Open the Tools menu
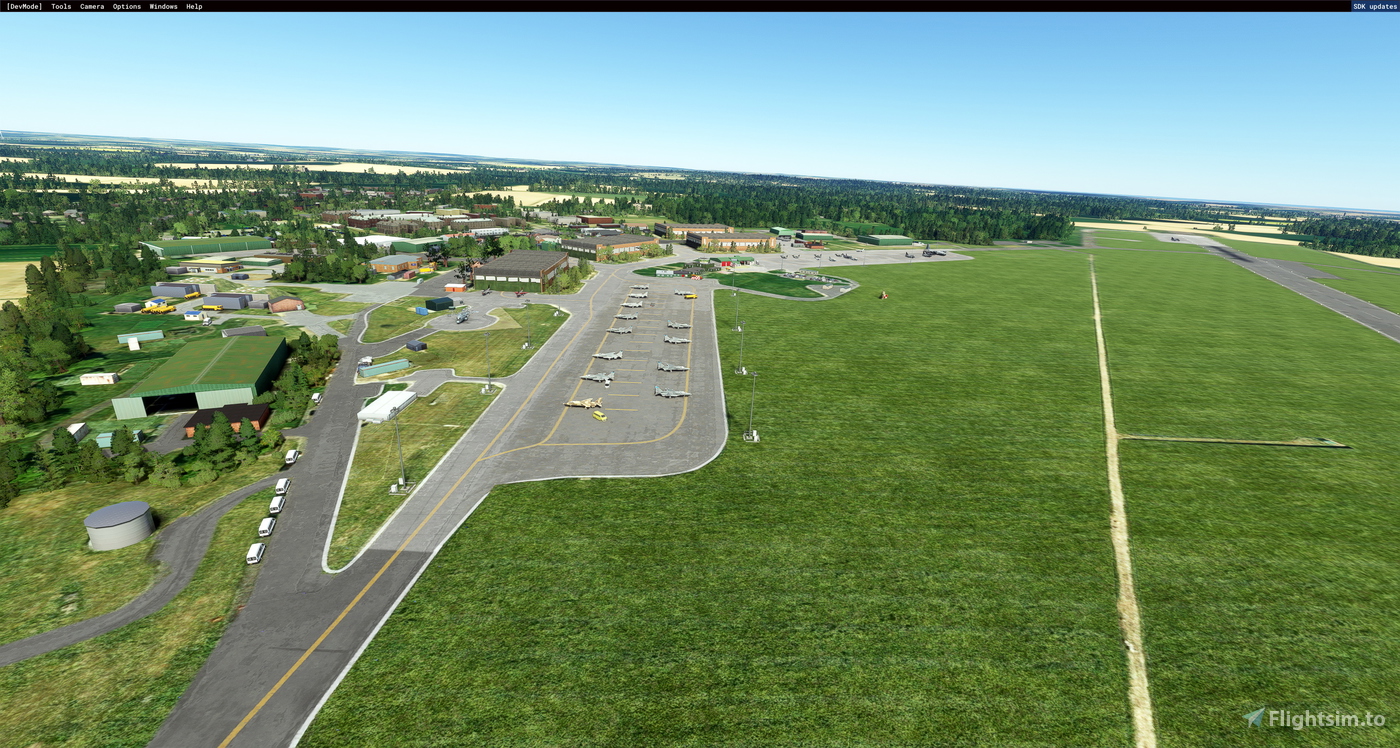The width and height of the screenshot is (1400, 748). click(59, 6)
